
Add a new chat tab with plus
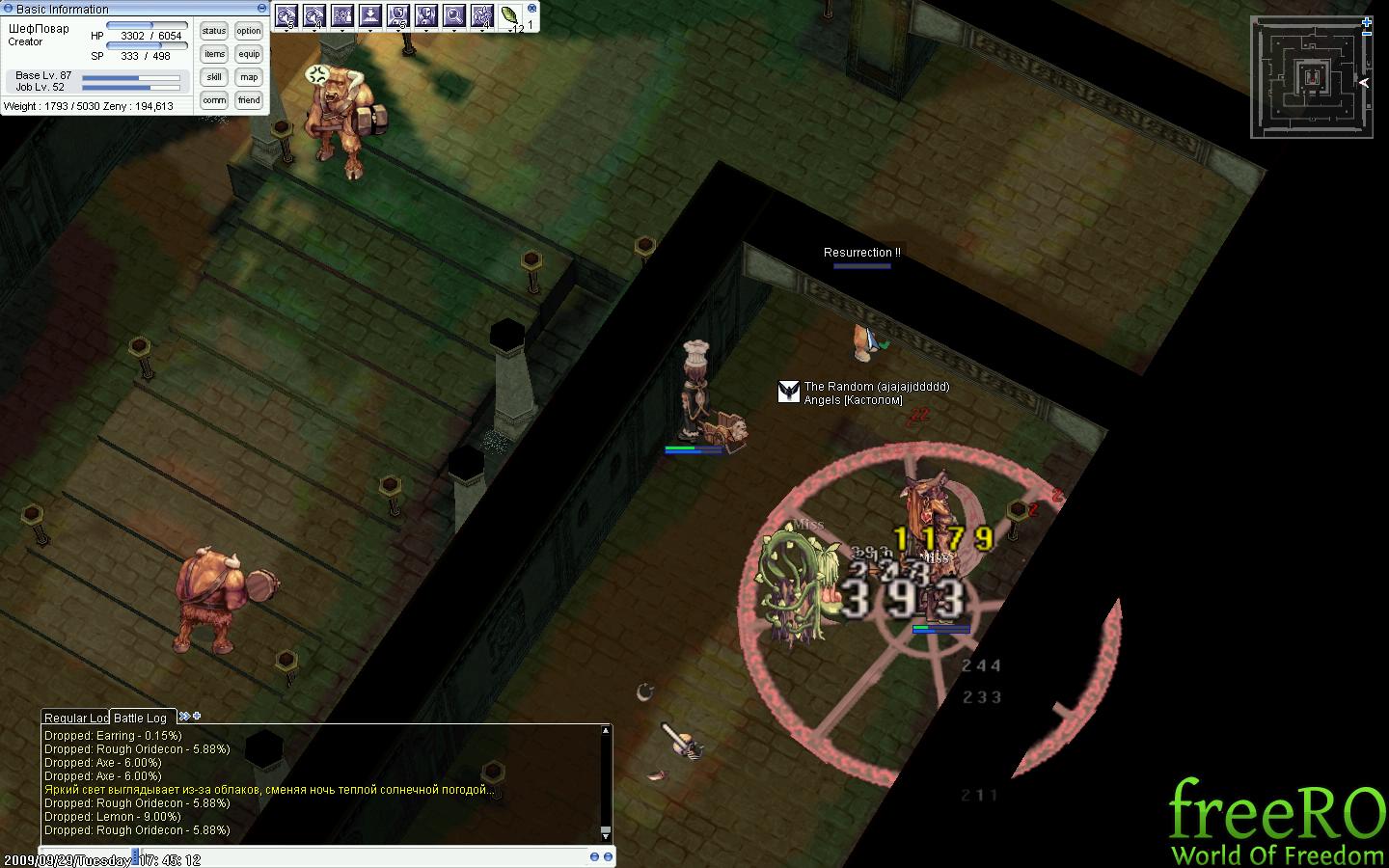[197, 716]
